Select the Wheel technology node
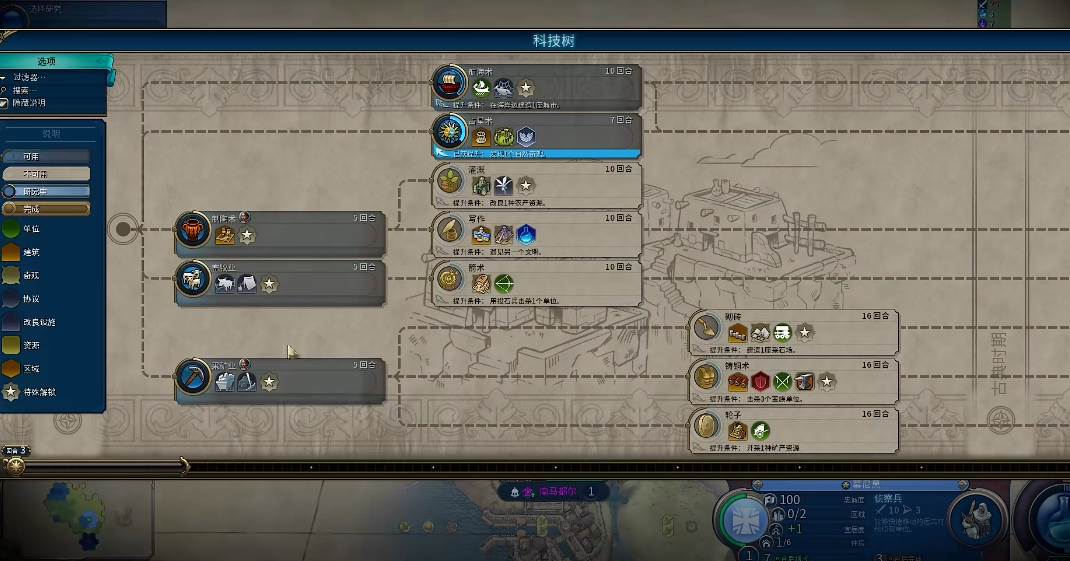The image size is (1070, 561). pyautogui.click(x=793, y=426)
